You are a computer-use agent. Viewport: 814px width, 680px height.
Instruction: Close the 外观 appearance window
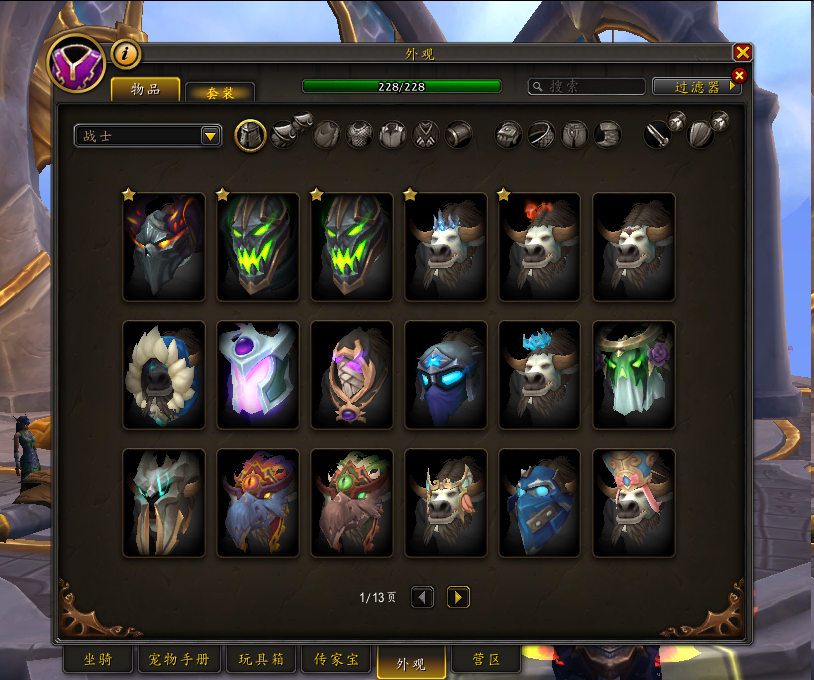(742, 53)
